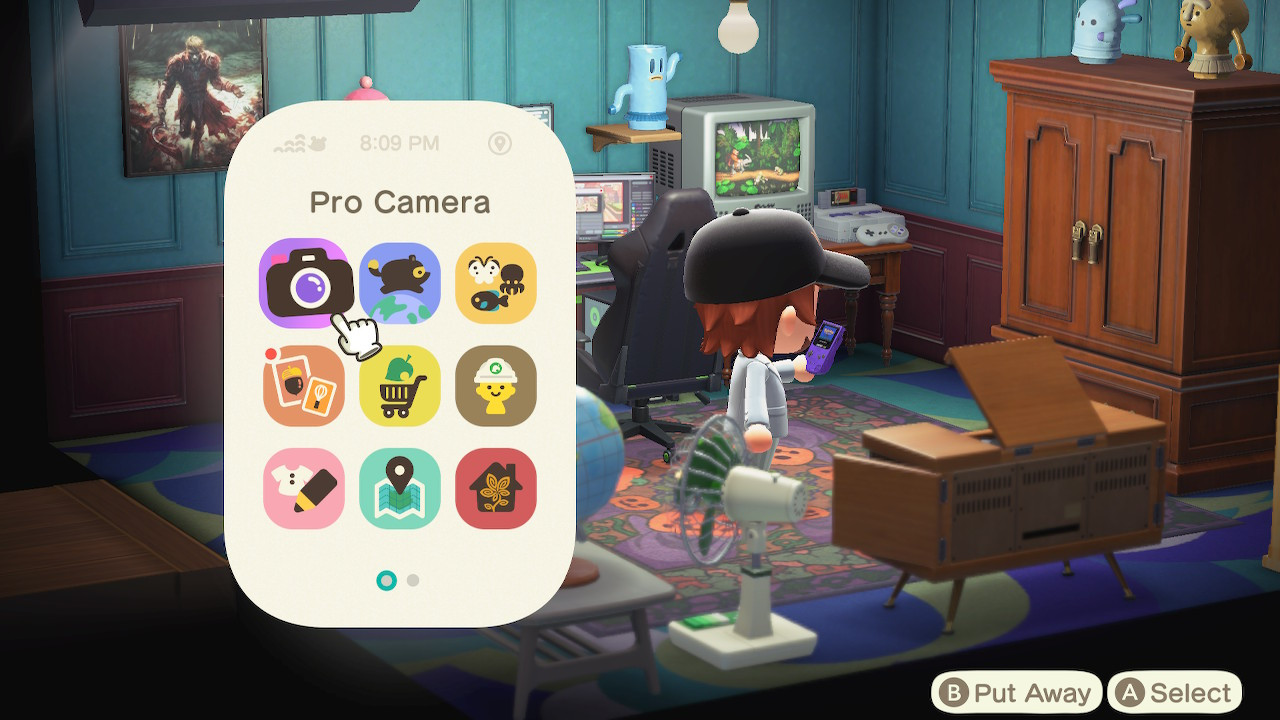This screenshot has height=720, width=1280.
Task: Open the Happy Home Network app
Action: pyautogui.click(x=496, y=488)
